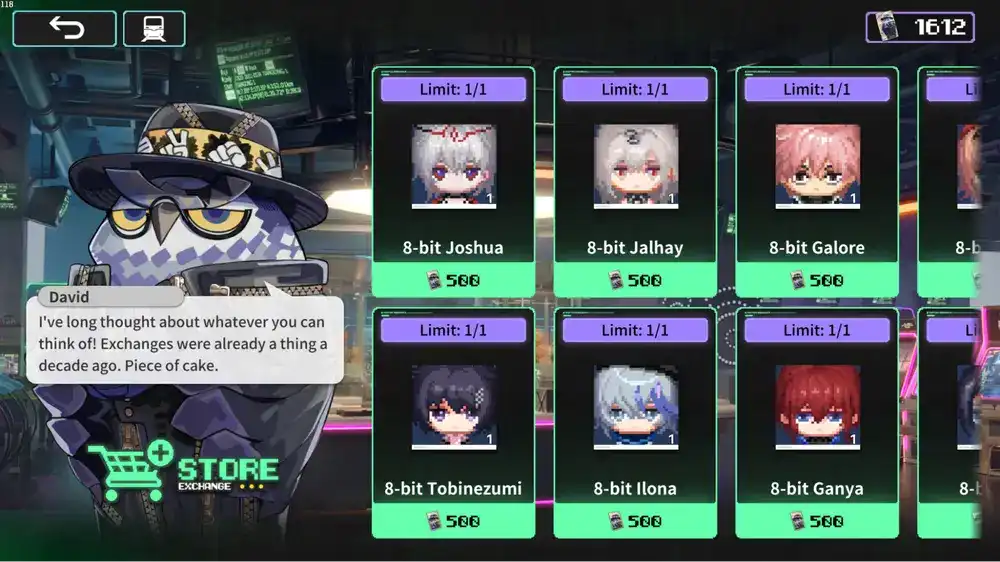Go back with the return arrow button

point(65,28)
